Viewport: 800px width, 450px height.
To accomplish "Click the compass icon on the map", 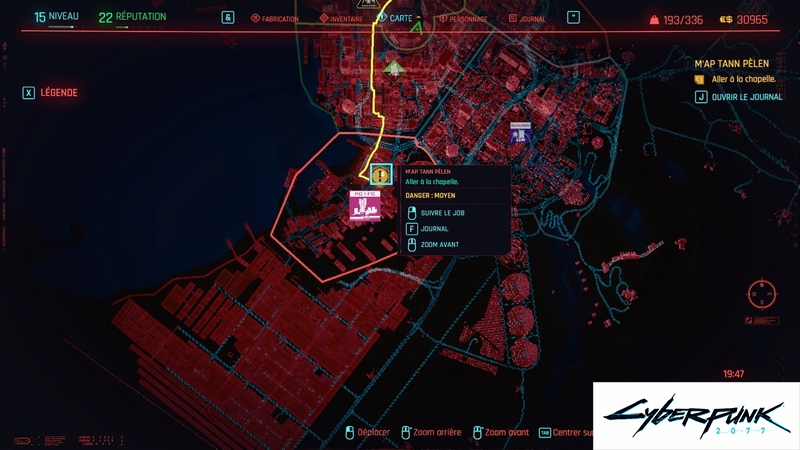I will point(761,296).
